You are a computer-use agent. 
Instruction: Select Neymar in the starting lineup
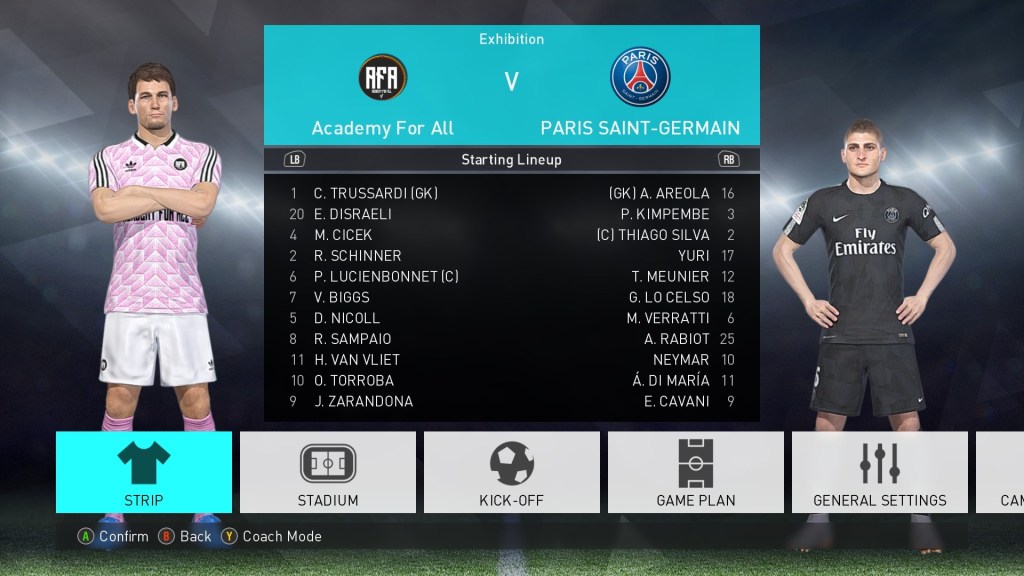tap(680, 360)
